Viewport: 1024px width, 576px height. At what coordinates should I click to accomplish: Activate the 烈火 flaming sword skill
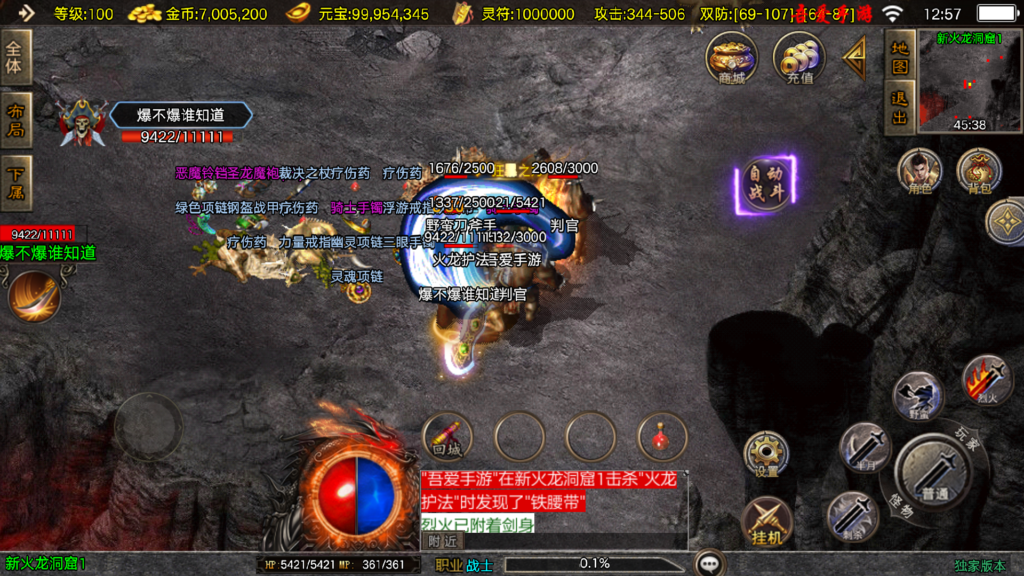(x=985, y=380)
